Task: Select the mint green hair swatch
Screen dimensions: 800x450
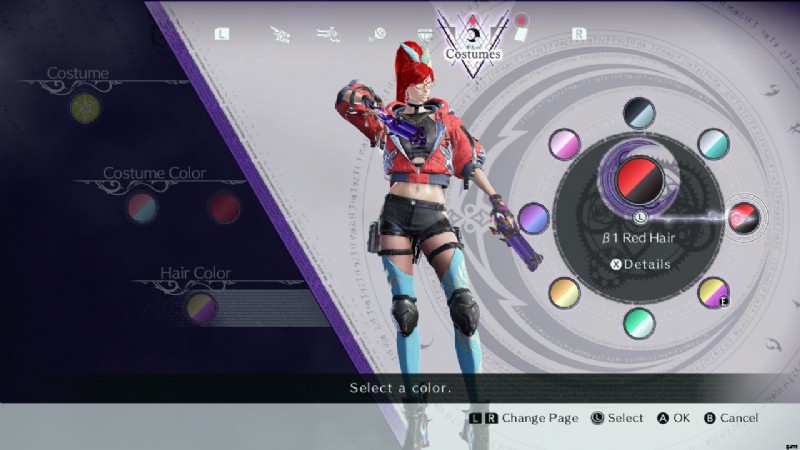Action: [x=639, y=323]
